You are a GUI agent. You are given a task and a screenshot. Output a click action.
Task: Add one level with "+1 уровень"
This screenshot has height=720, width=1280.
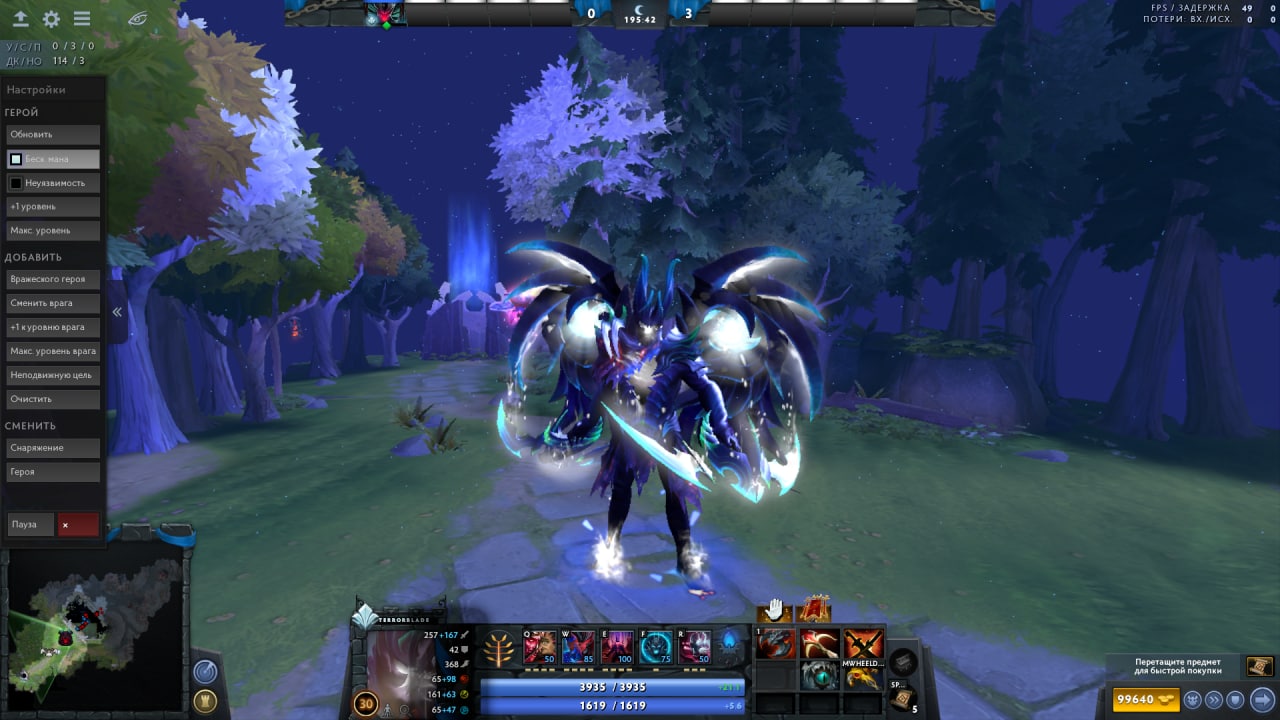pyautogui.click(x=53, y=206)
